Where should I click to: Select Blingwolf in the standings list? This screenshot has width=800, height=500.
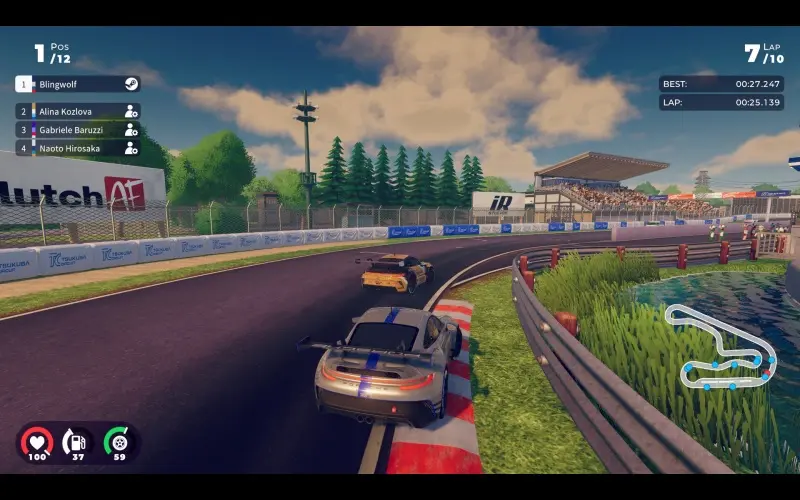click(x=77, y=84)
